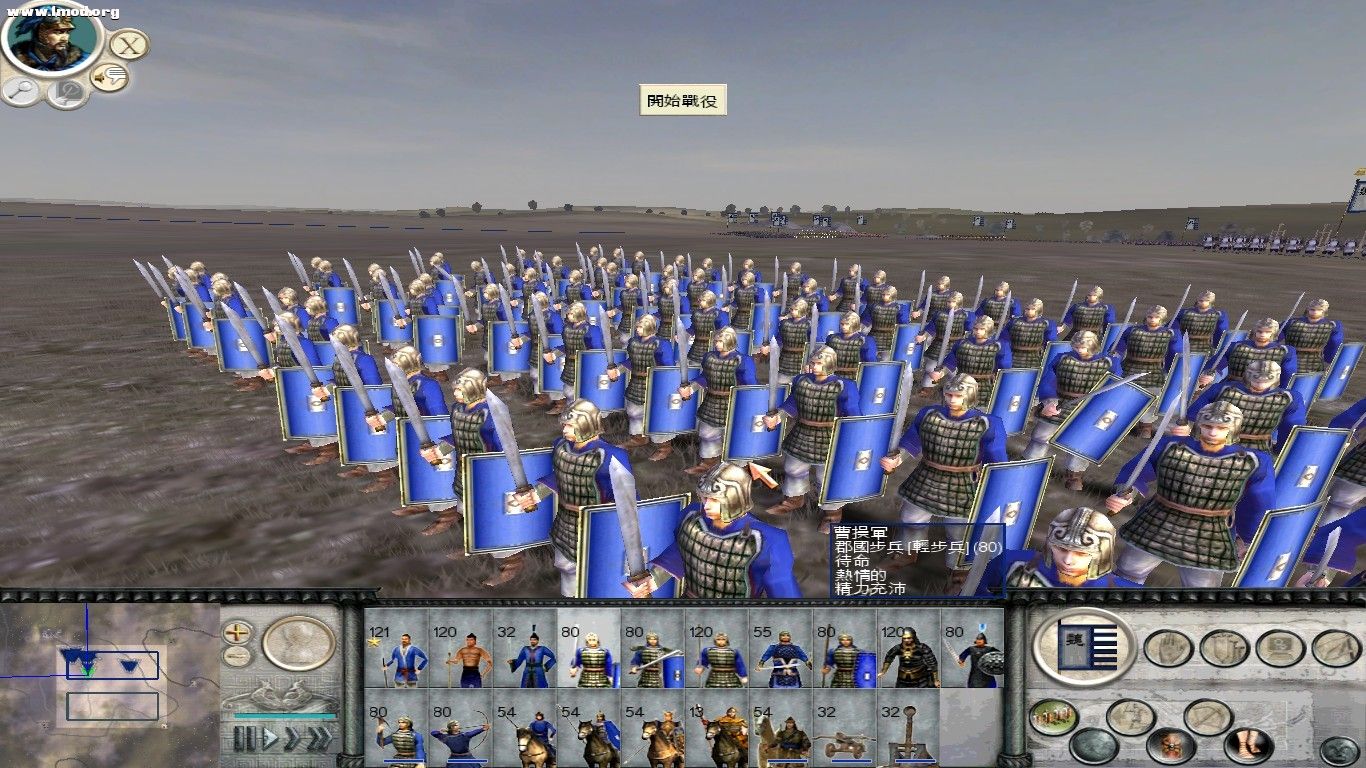Click the halt hand icon
The height and width of the screenshot is (768, 1366).
[x=1166, y=649]
